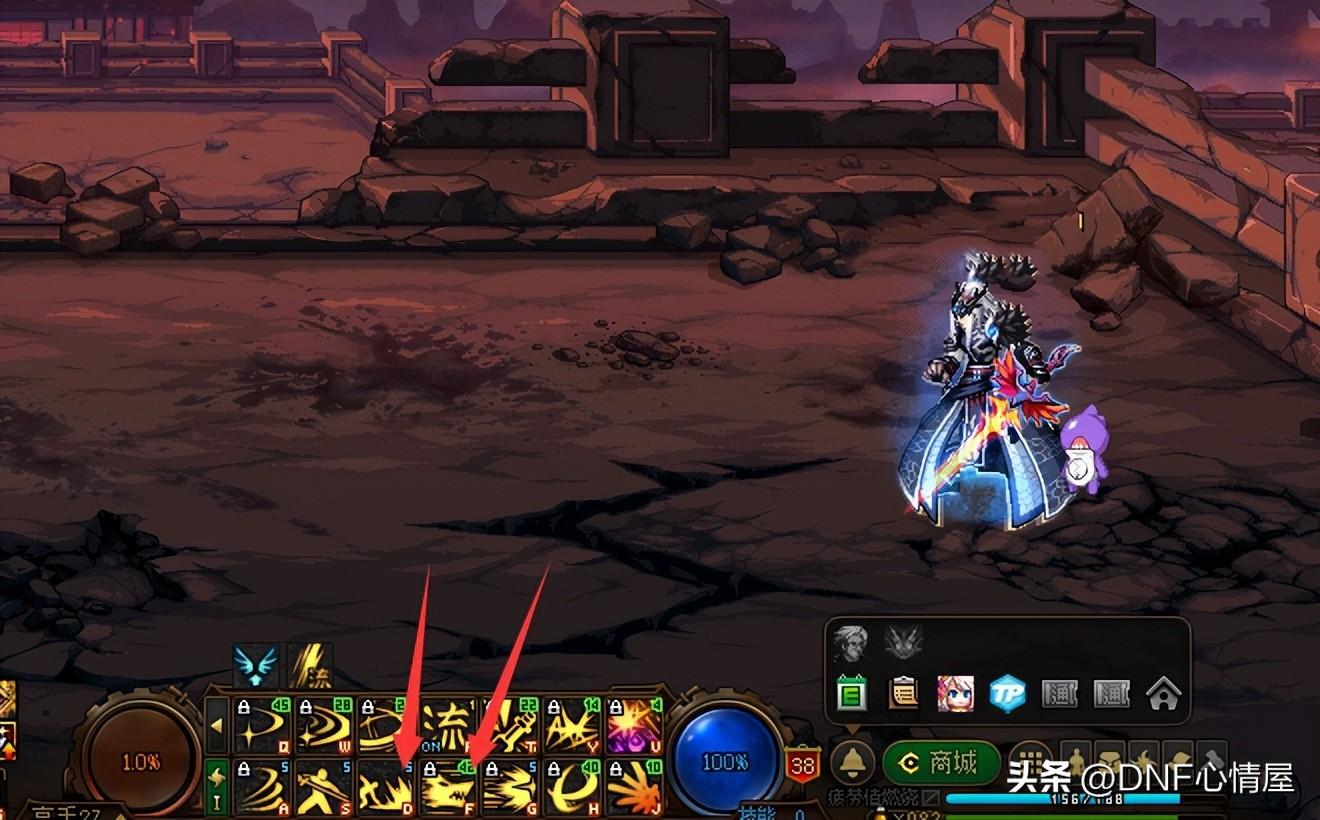This screenshot has width=1320, height=820.
Task: Click the pink-haired girl portrait icon
Action: [955, 693]
